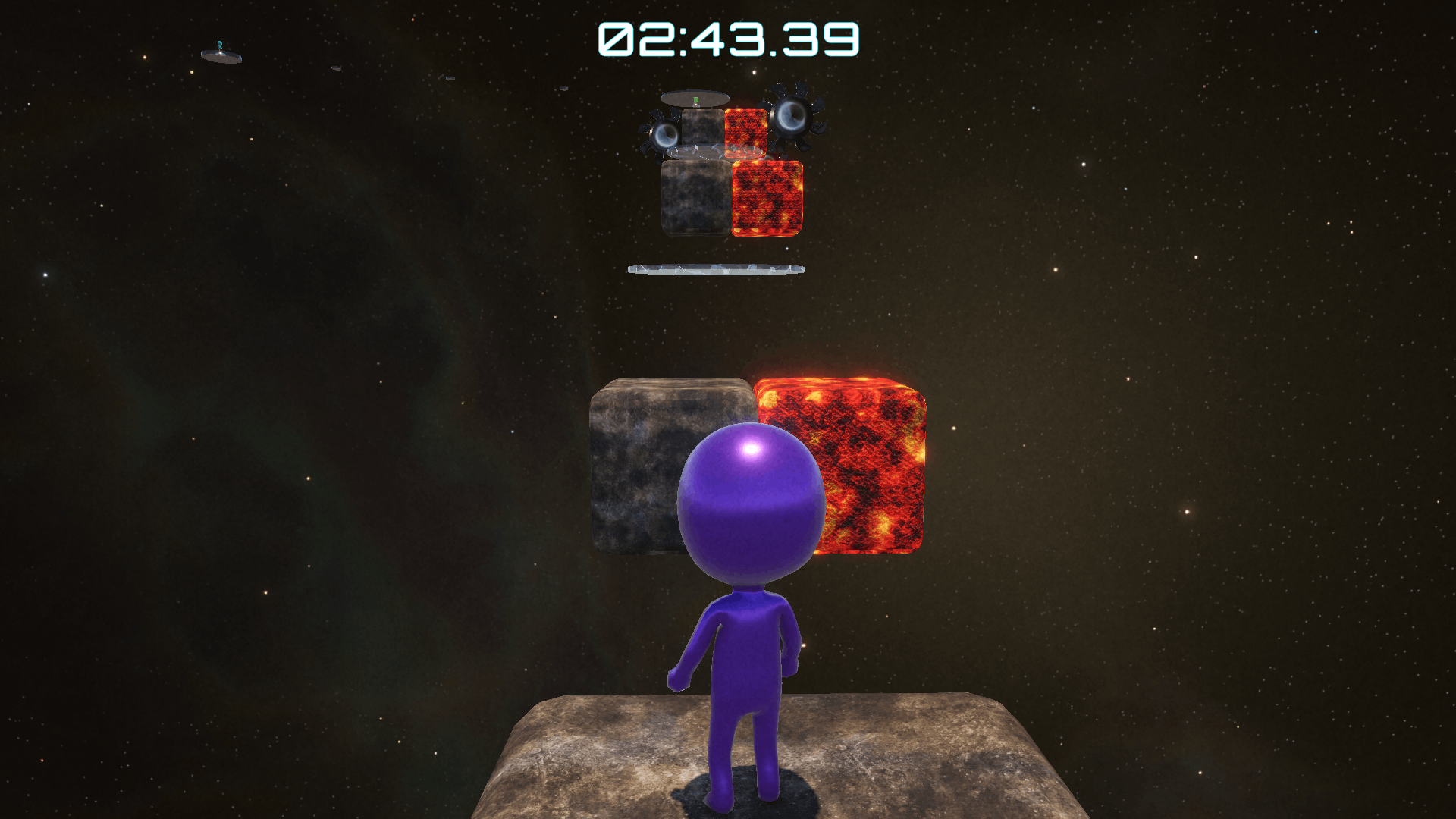Click the race timer showing 02:43.39

[730, 36]
